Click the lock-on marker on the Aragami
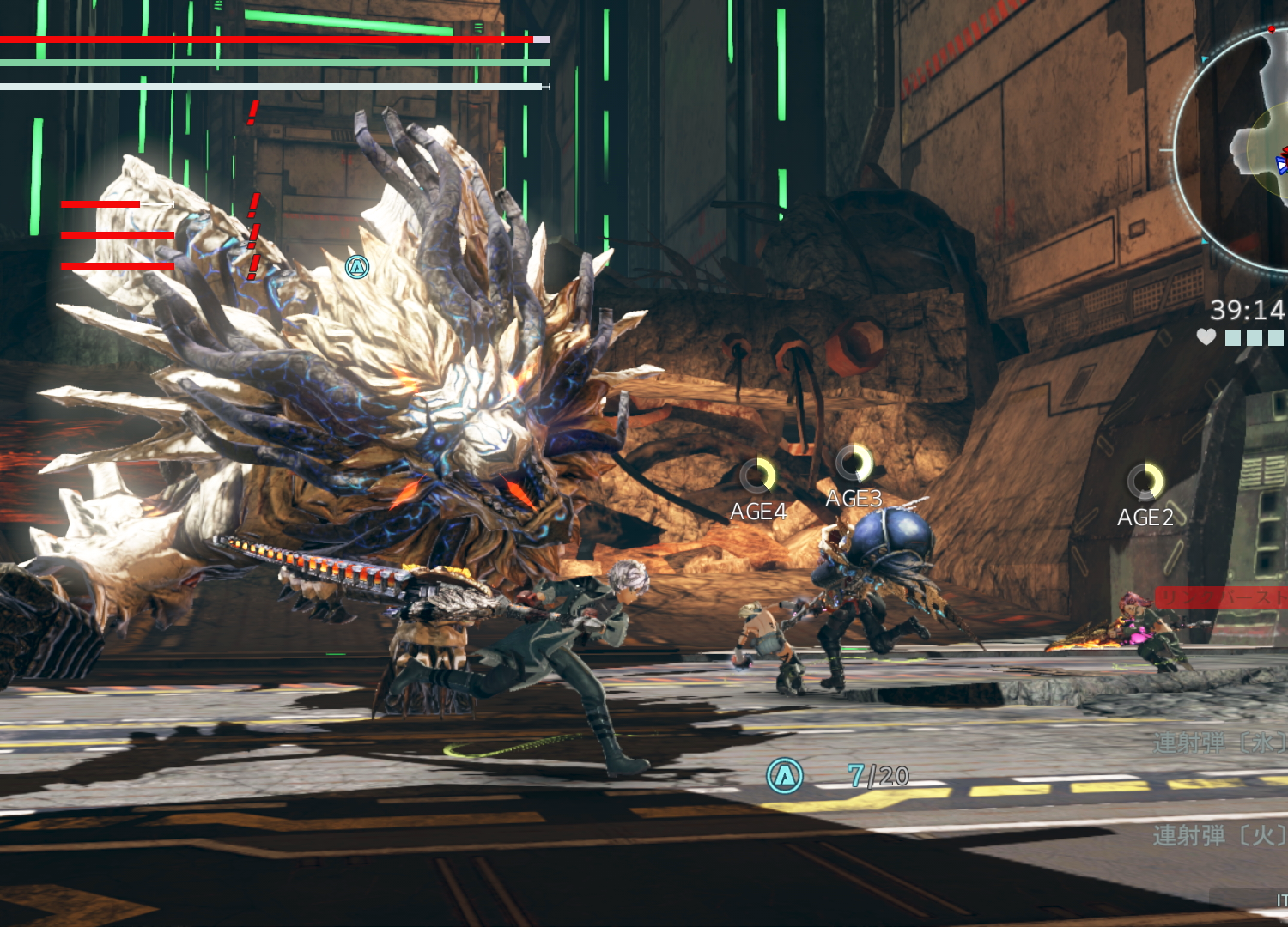Image resolution: width=1288 pixels, height=927 pixels. 357,267
